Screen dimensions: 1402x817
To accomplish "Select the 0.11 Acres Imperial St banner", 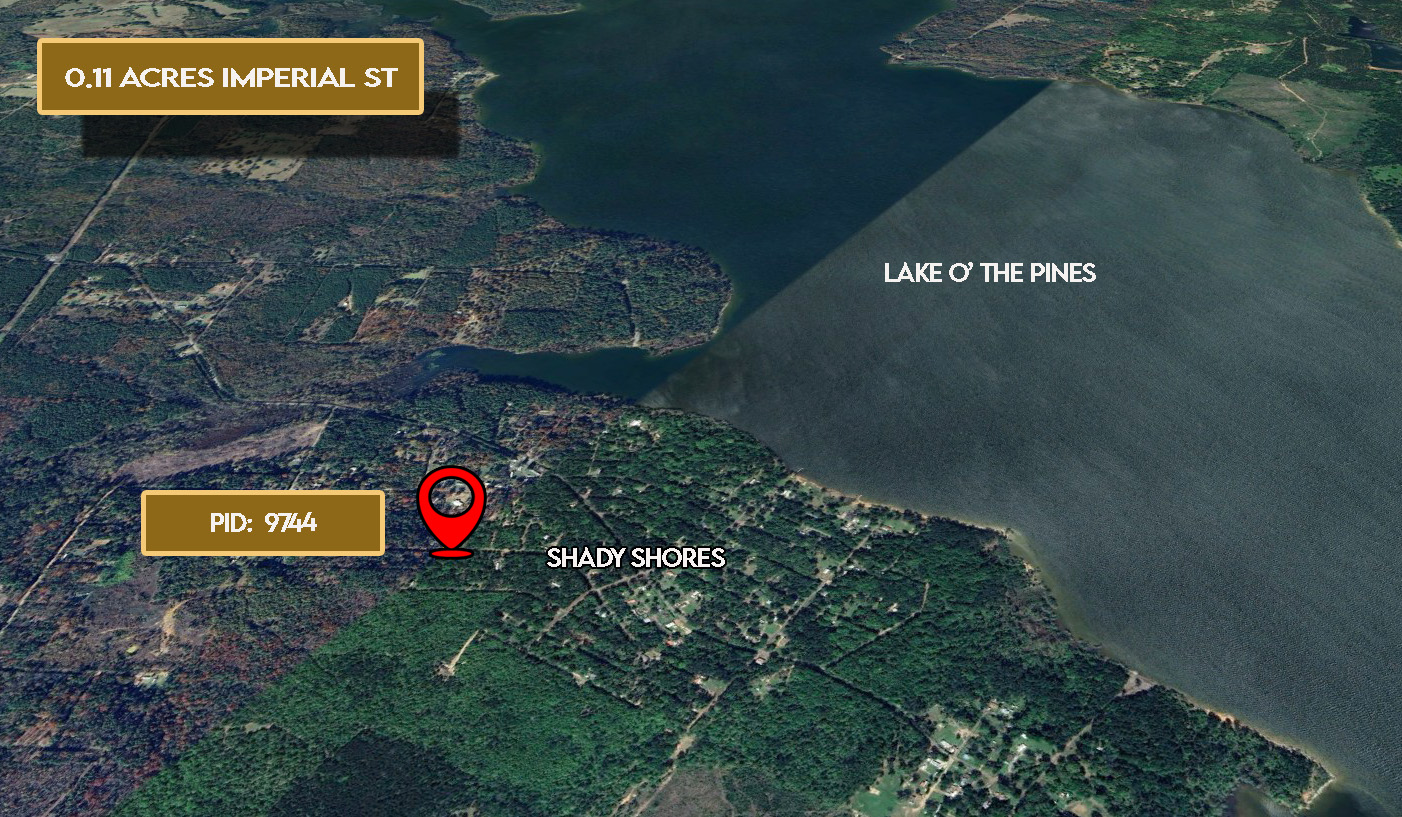I will point(231,77).
